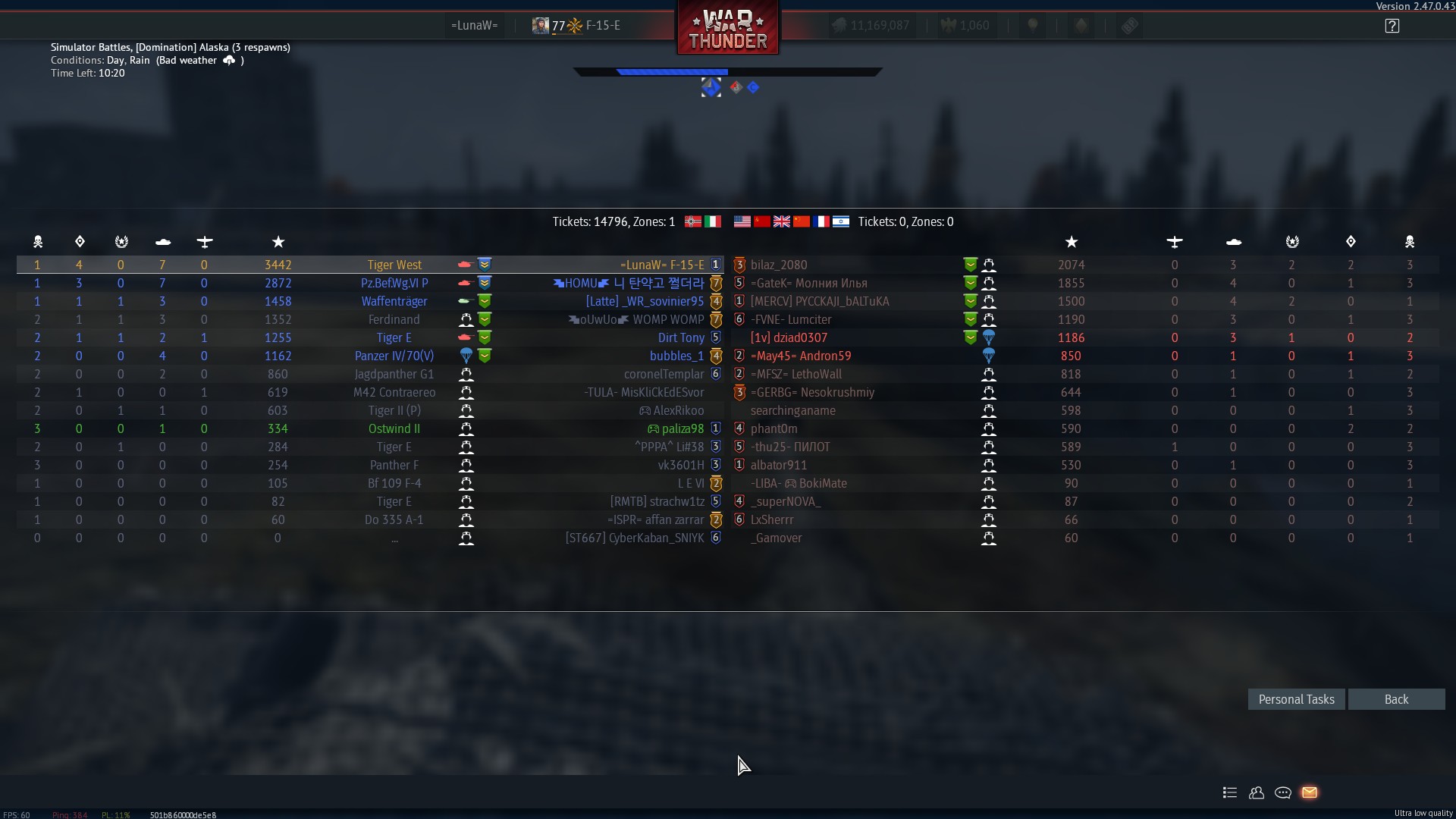Select player albator911 row
Screen dimensions: 1456x819
pos(778,465)
